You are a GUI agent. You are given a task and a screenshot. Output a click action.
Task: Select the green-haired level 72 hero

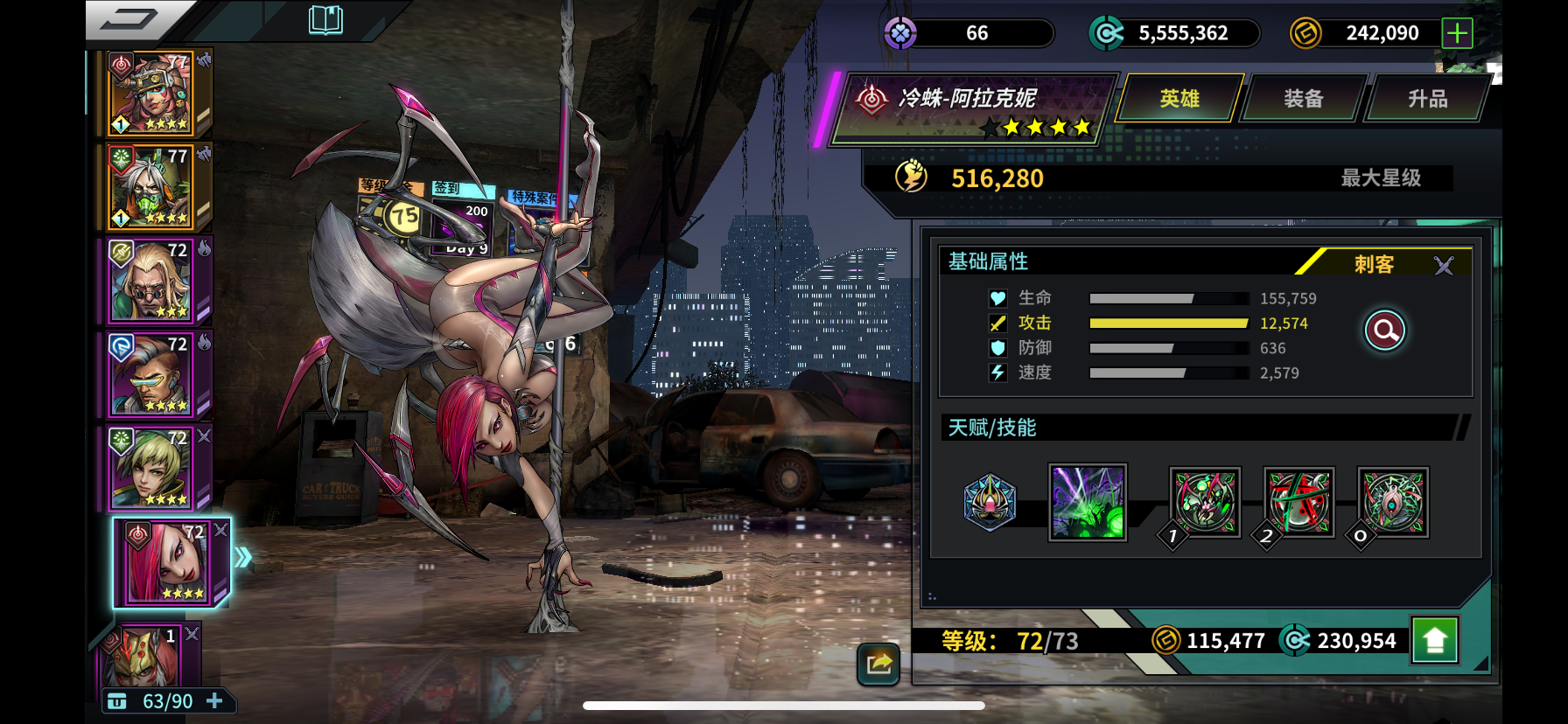pyautogui.click(x=150, y=468)
